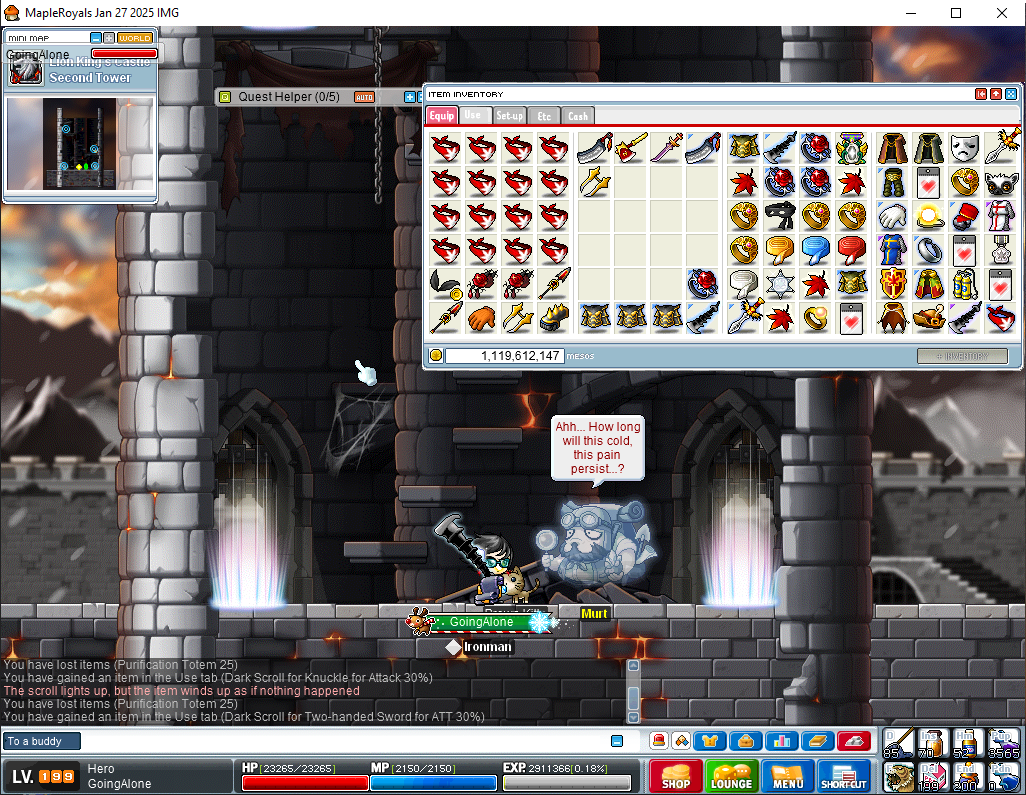Click the gold meso coin button
1026x795 pixels.
click(x=436, y=355)
